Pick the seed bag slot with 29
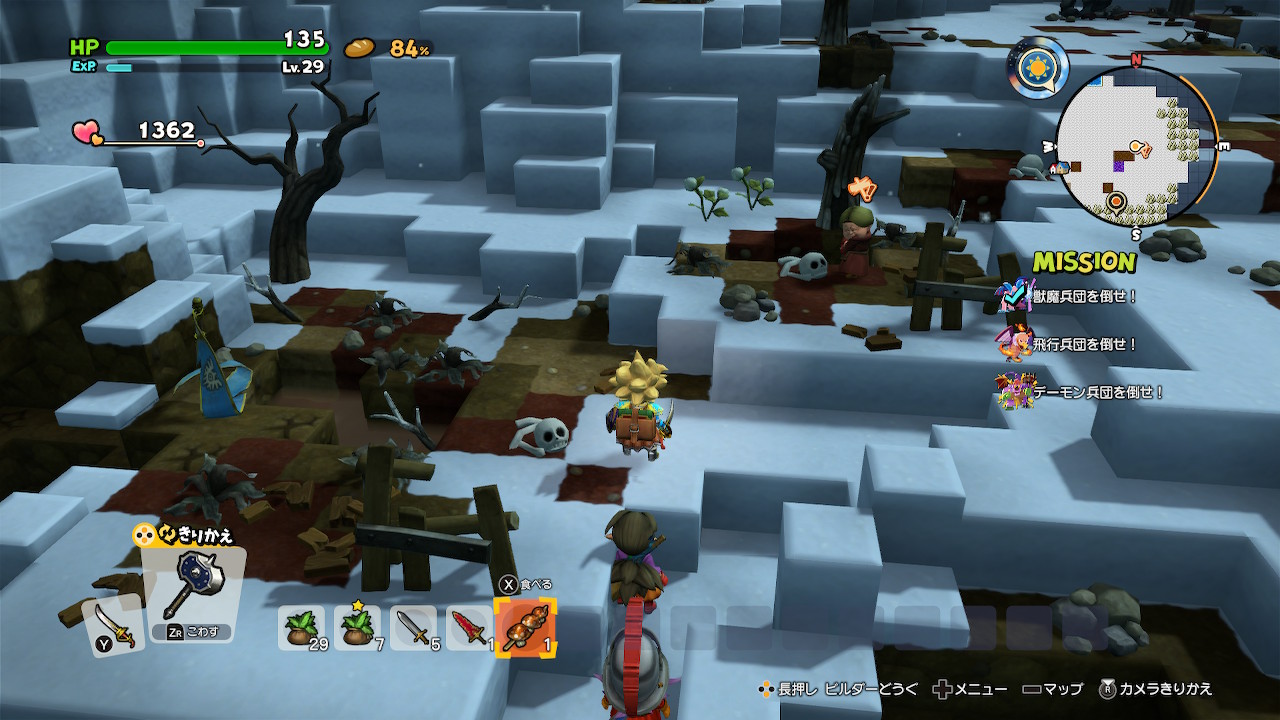This screenshot has width=1280, height=720. (x=301, y=628)
